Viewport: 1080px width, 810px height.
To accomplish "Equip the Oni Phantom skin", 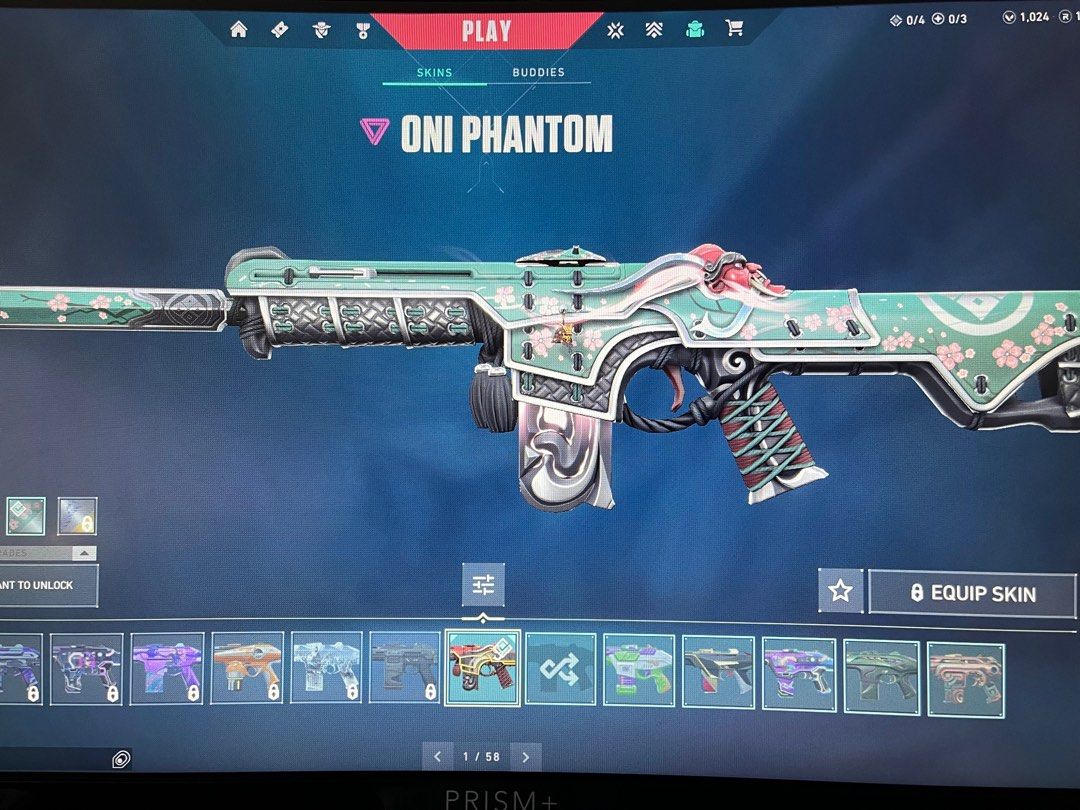I will [972, 593].
